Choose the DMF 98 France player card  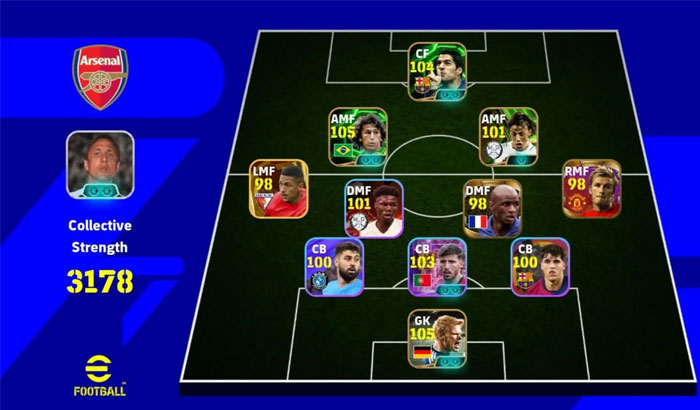pyautogui.click(x=492, y=208)
